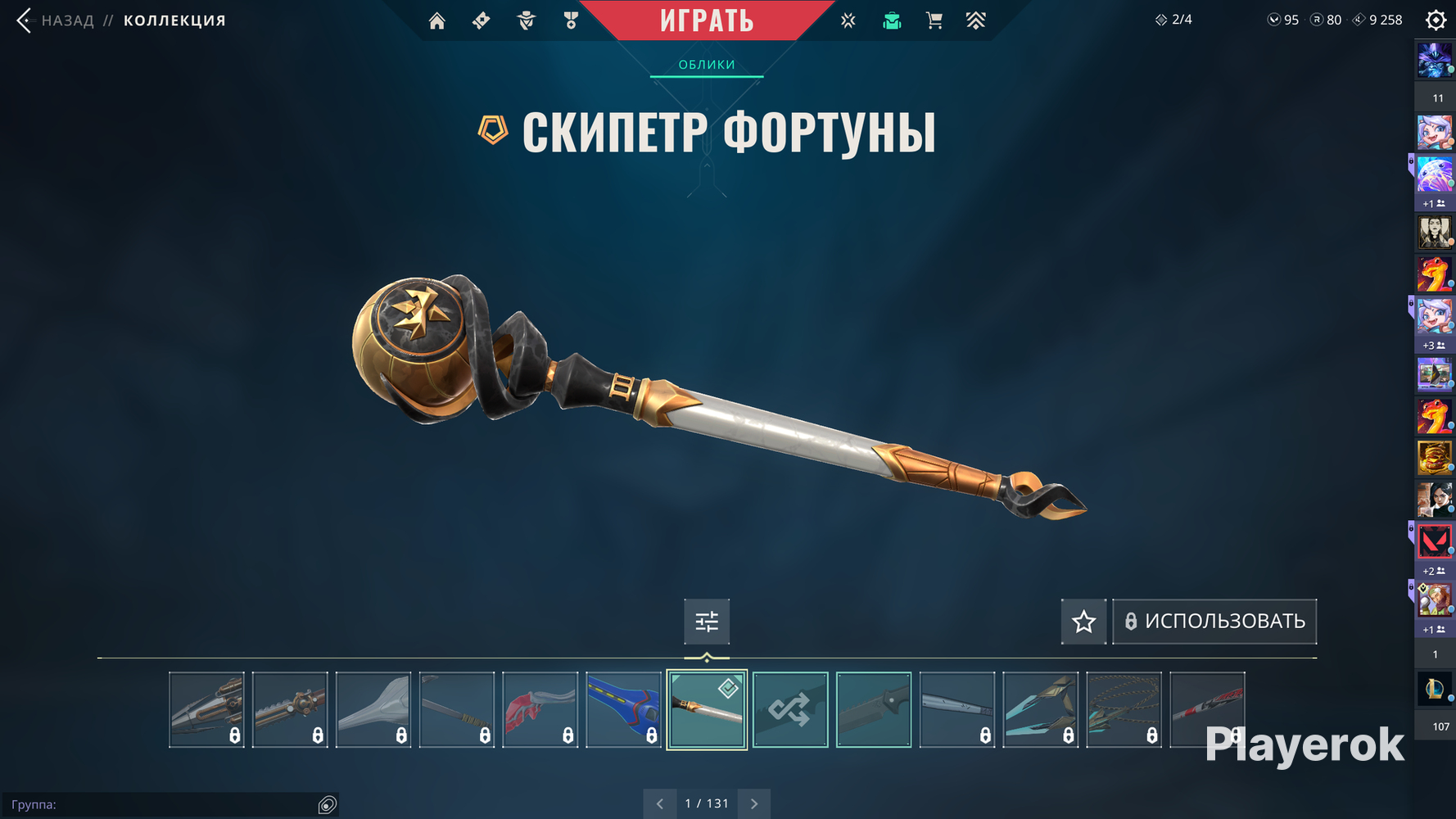The image size is (1456, 819).
Task: Click into the Группа search field
Action: [164, 804]
